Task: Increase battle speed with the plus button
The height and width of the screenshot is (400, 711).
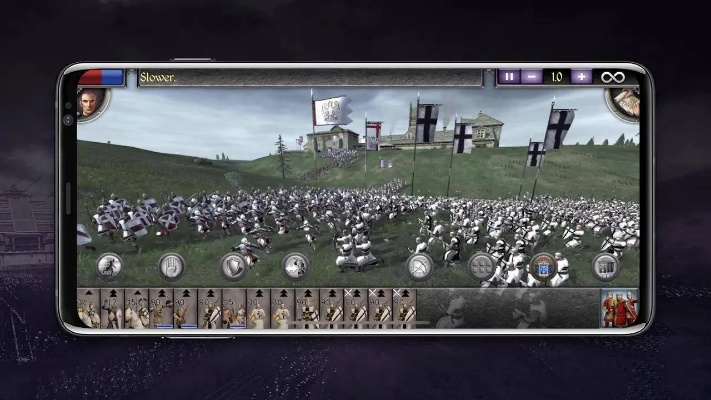Action: [x=581, y=77]
